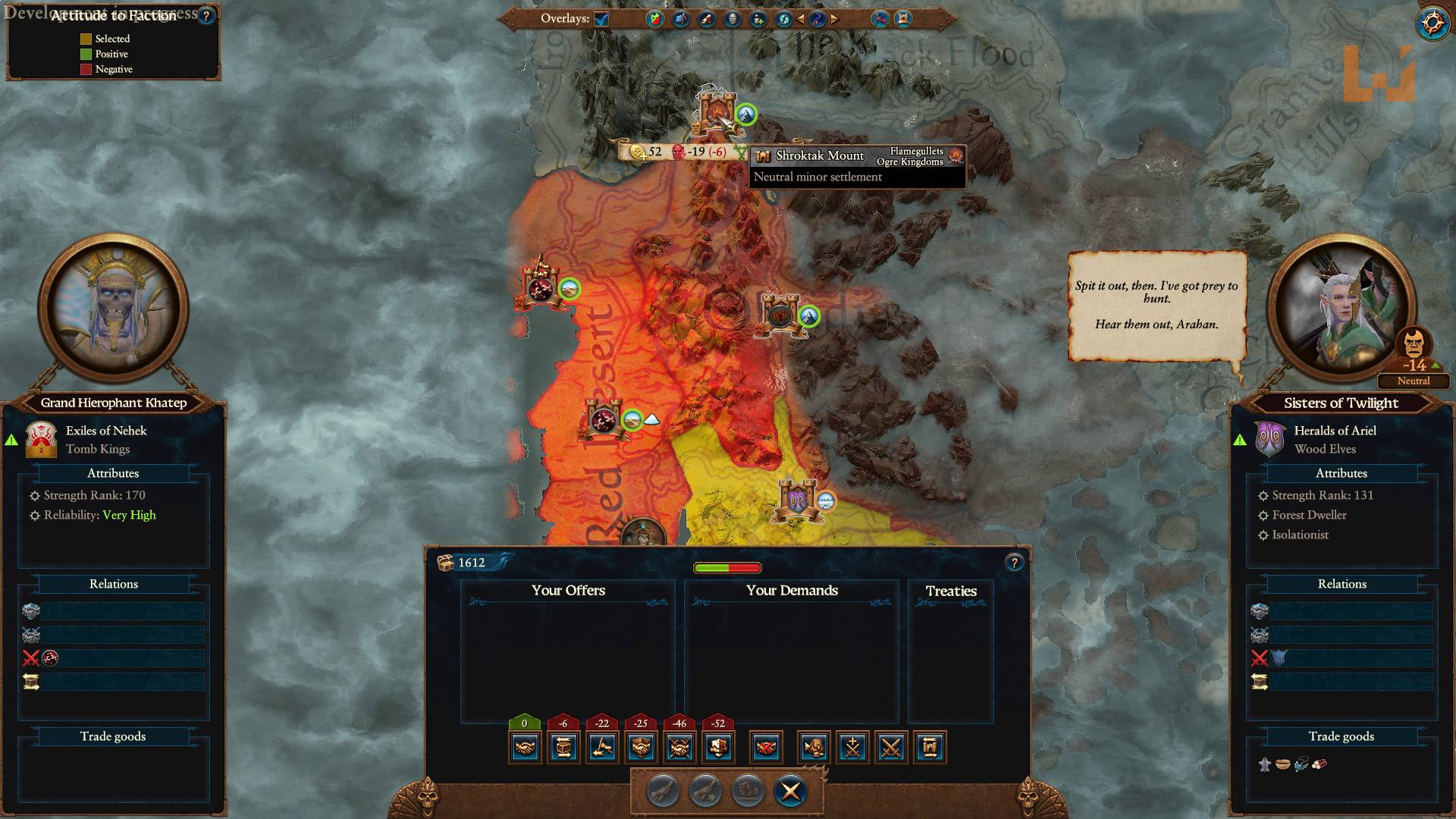Click the right arrow beside overlay icons

[835, 19]
